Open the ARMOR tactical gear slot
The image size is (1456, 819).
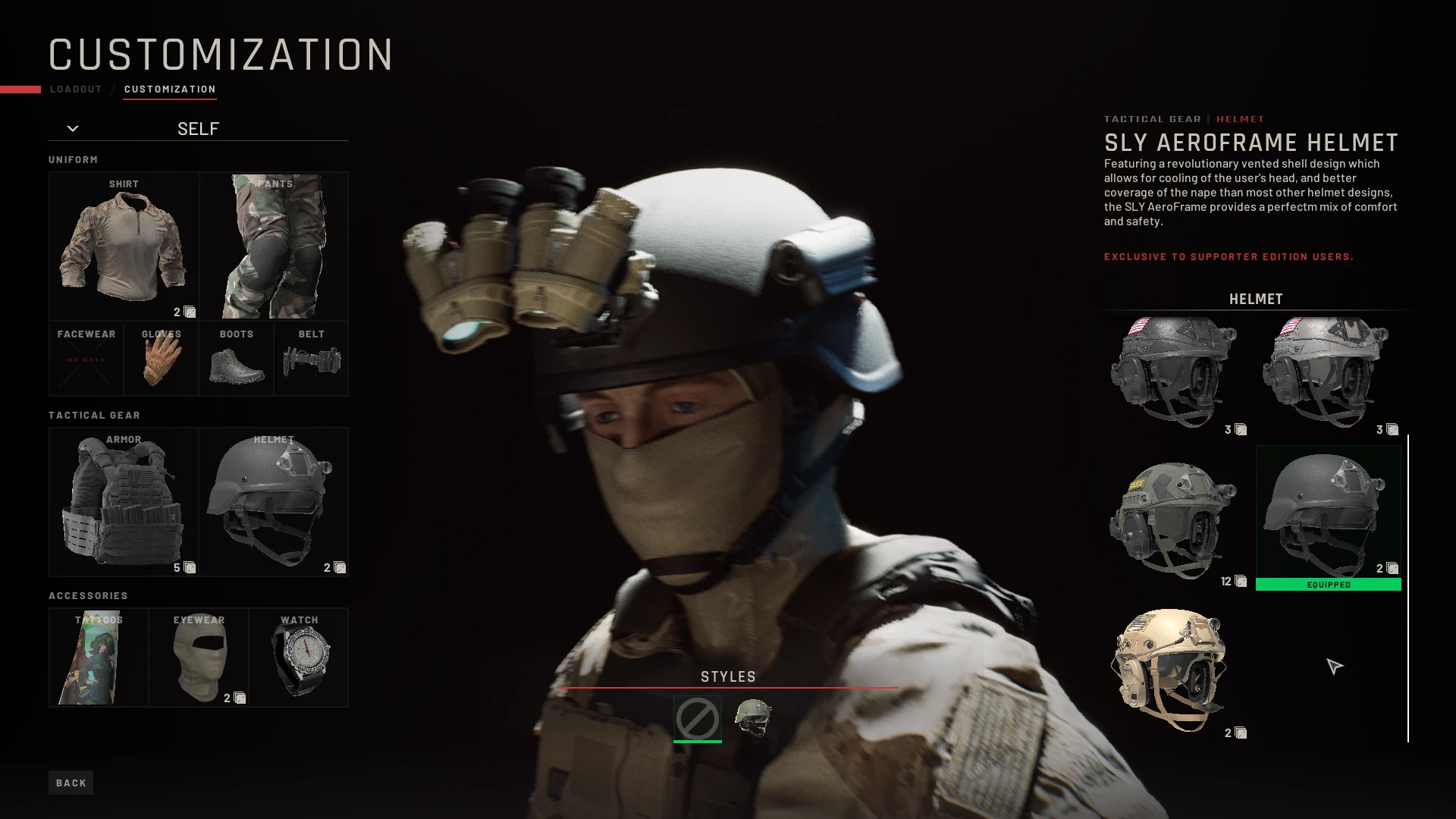[x=124, y=502]
